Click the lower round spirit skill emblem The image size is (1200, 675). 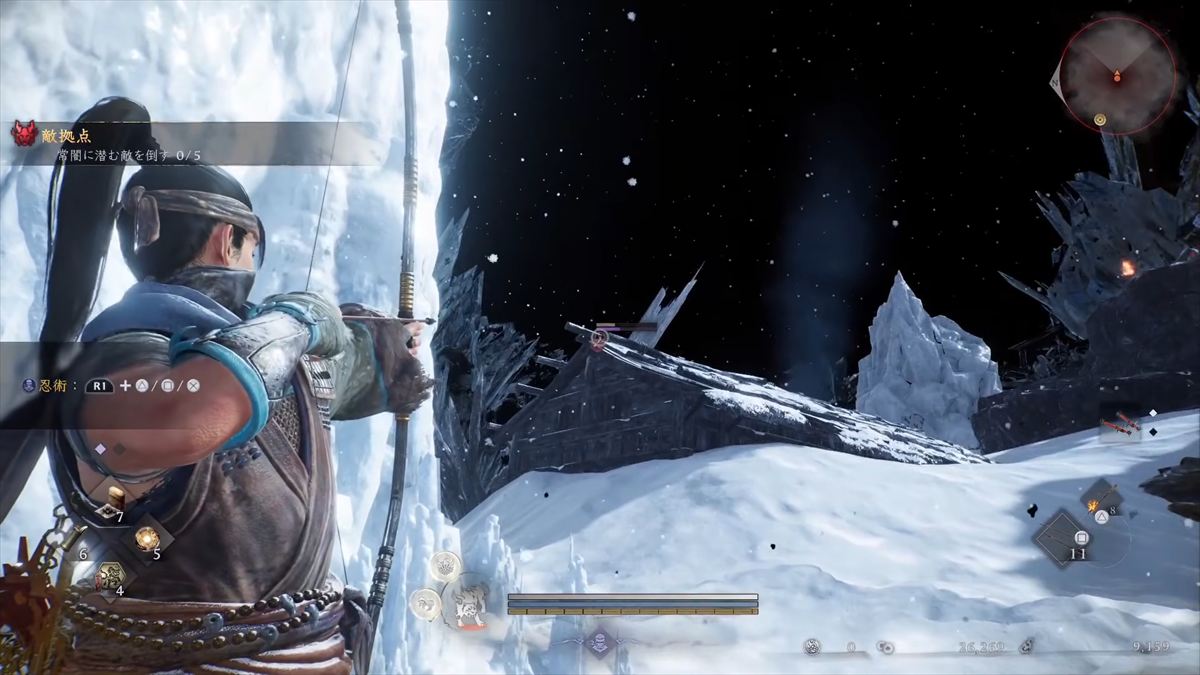425,603
